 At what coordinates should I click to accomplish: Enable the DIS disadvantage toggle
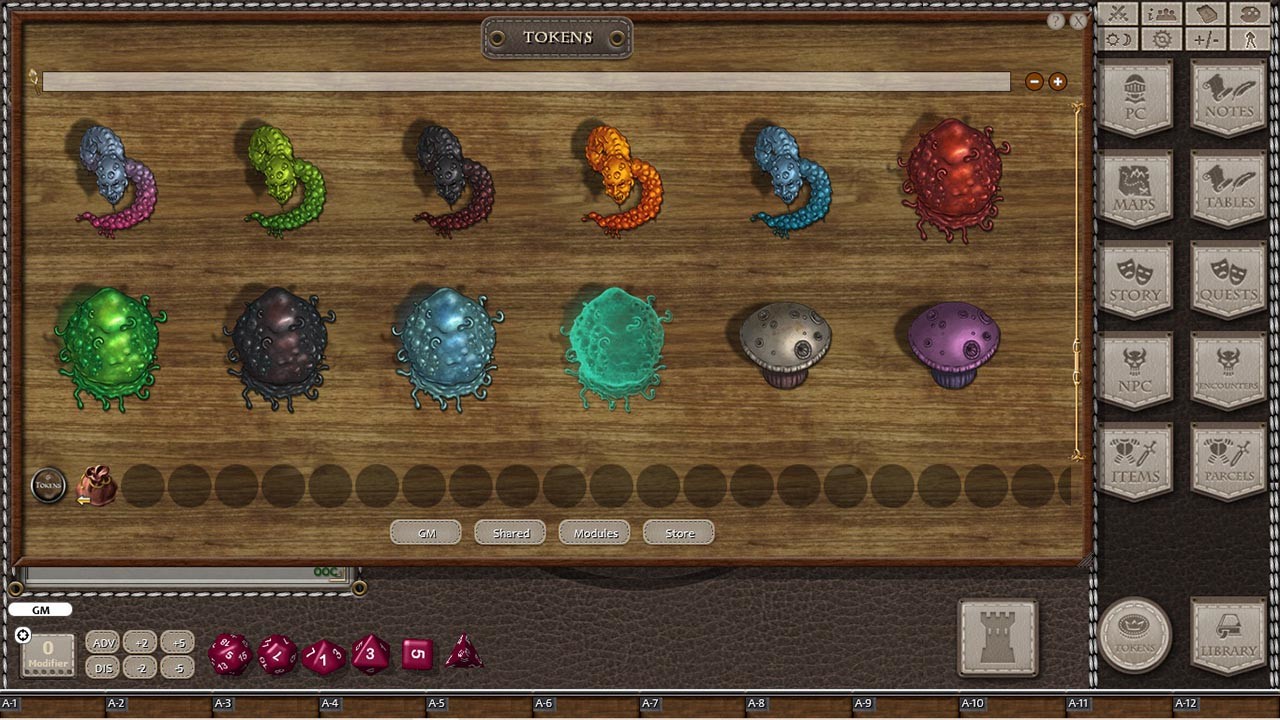(103, 668)
